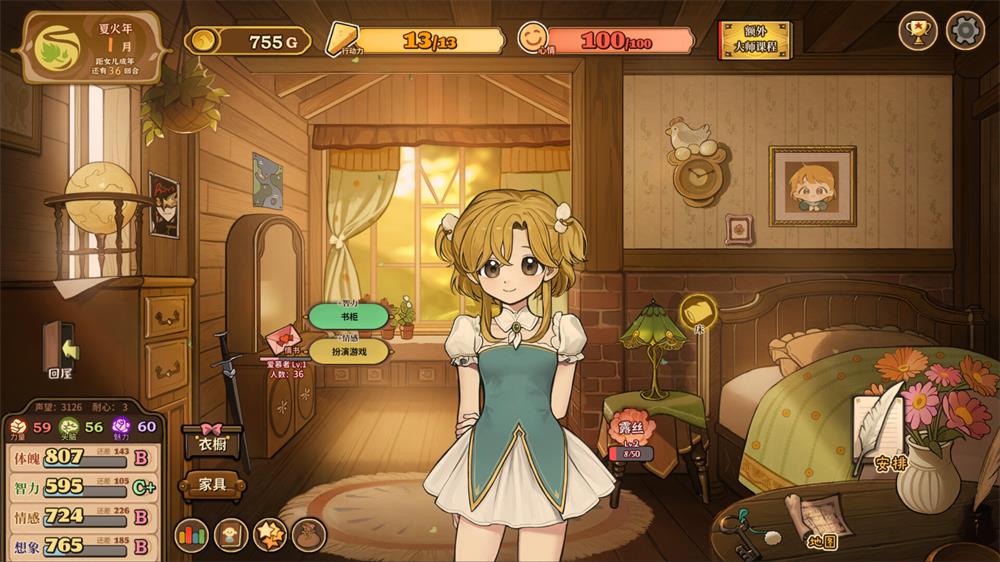This screenshot has width=1000, height=562.
Task: Open the trophy achievements screen
Action: tap(918, 30)
